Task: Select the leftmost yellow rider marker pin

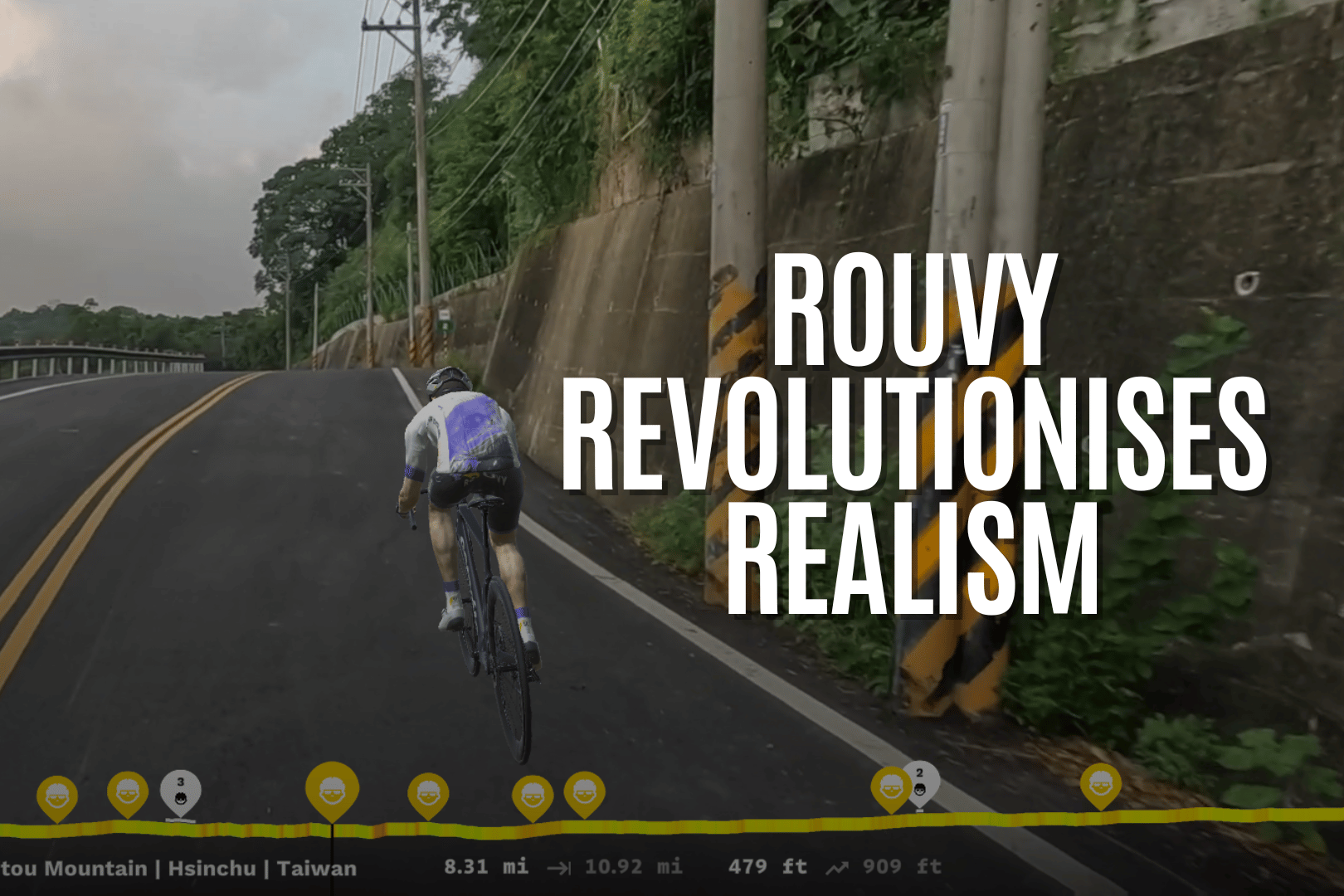Action: pos(56,793)
